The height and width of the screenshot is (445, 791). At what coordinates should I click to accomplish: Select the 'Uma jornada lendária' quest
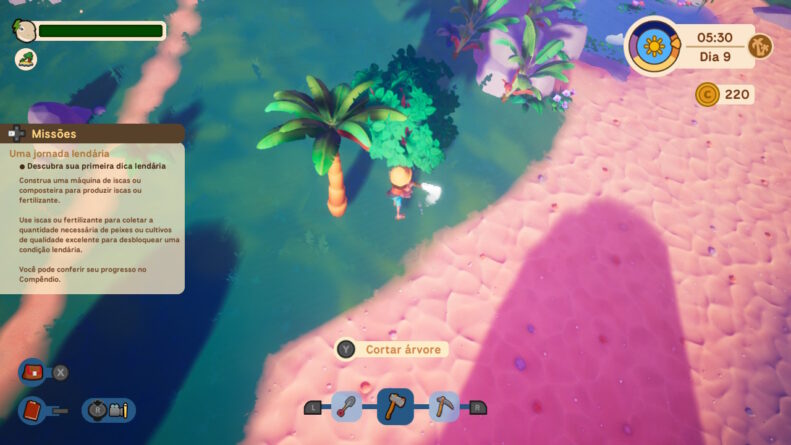59,154
